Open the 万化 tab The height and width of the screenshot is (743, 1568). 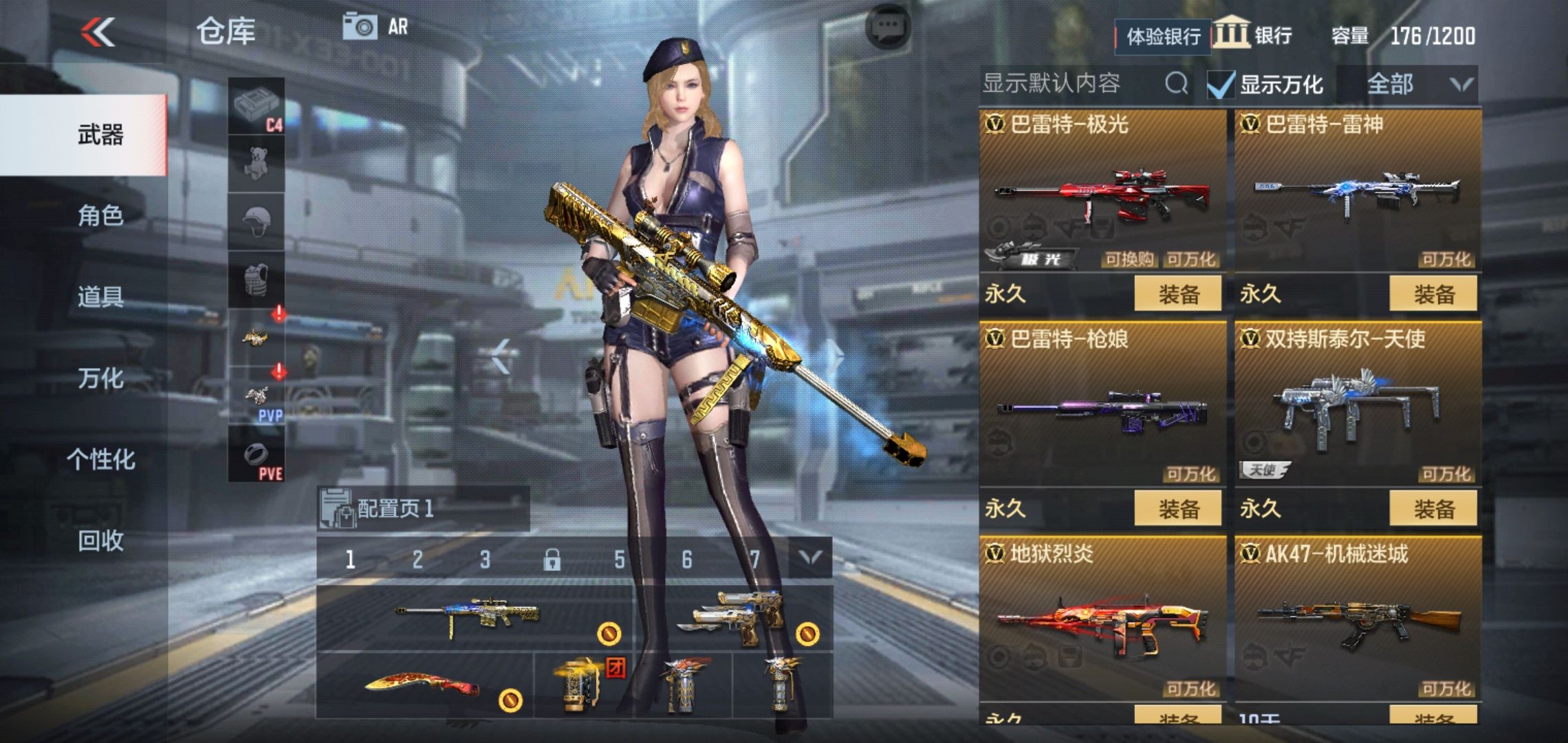coord(100,378)
